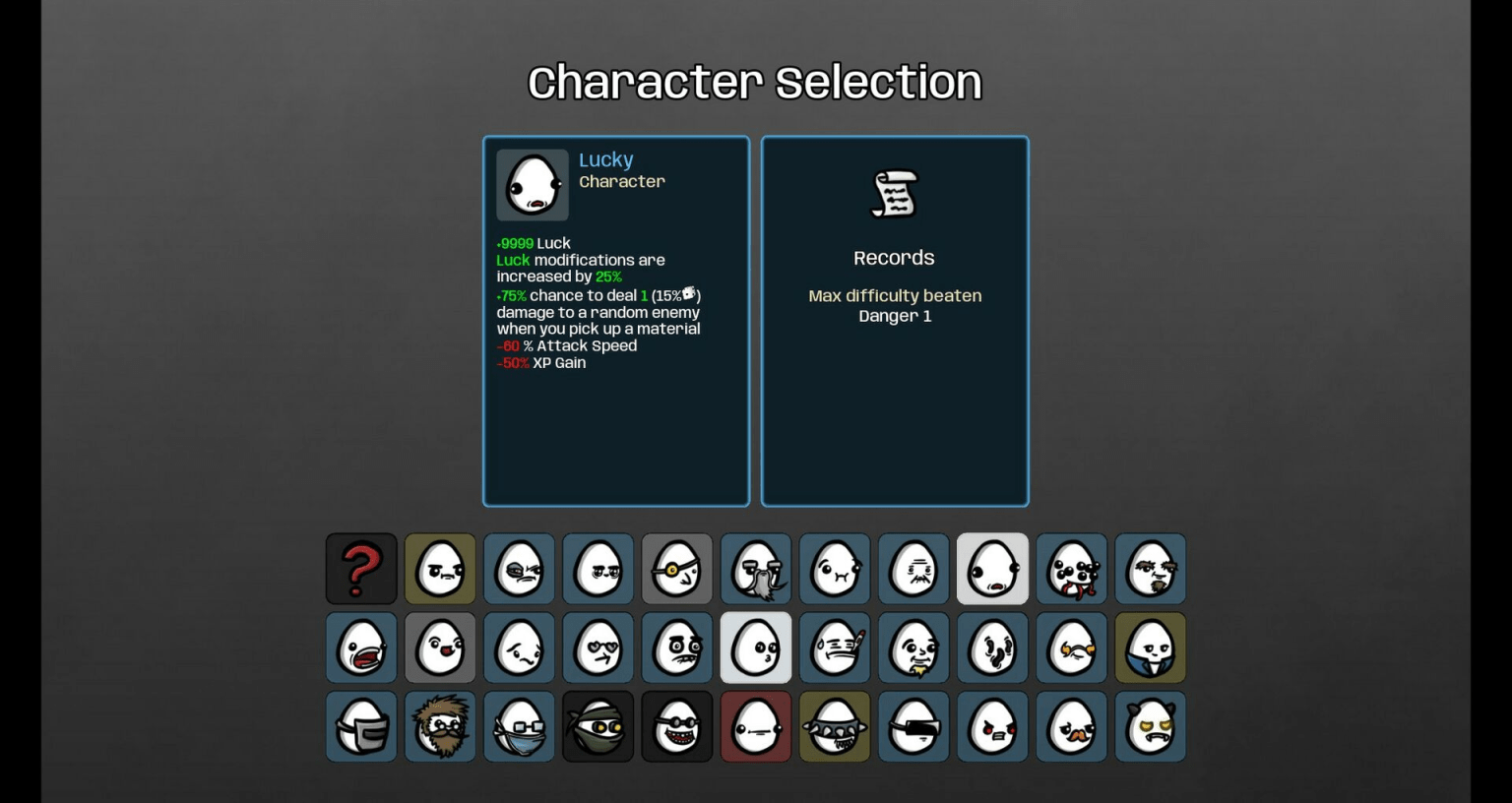The width and height of the screenshot is (1512, 803).
Task: Pick the ninja character in the dark tile
Action: [598, 726]
